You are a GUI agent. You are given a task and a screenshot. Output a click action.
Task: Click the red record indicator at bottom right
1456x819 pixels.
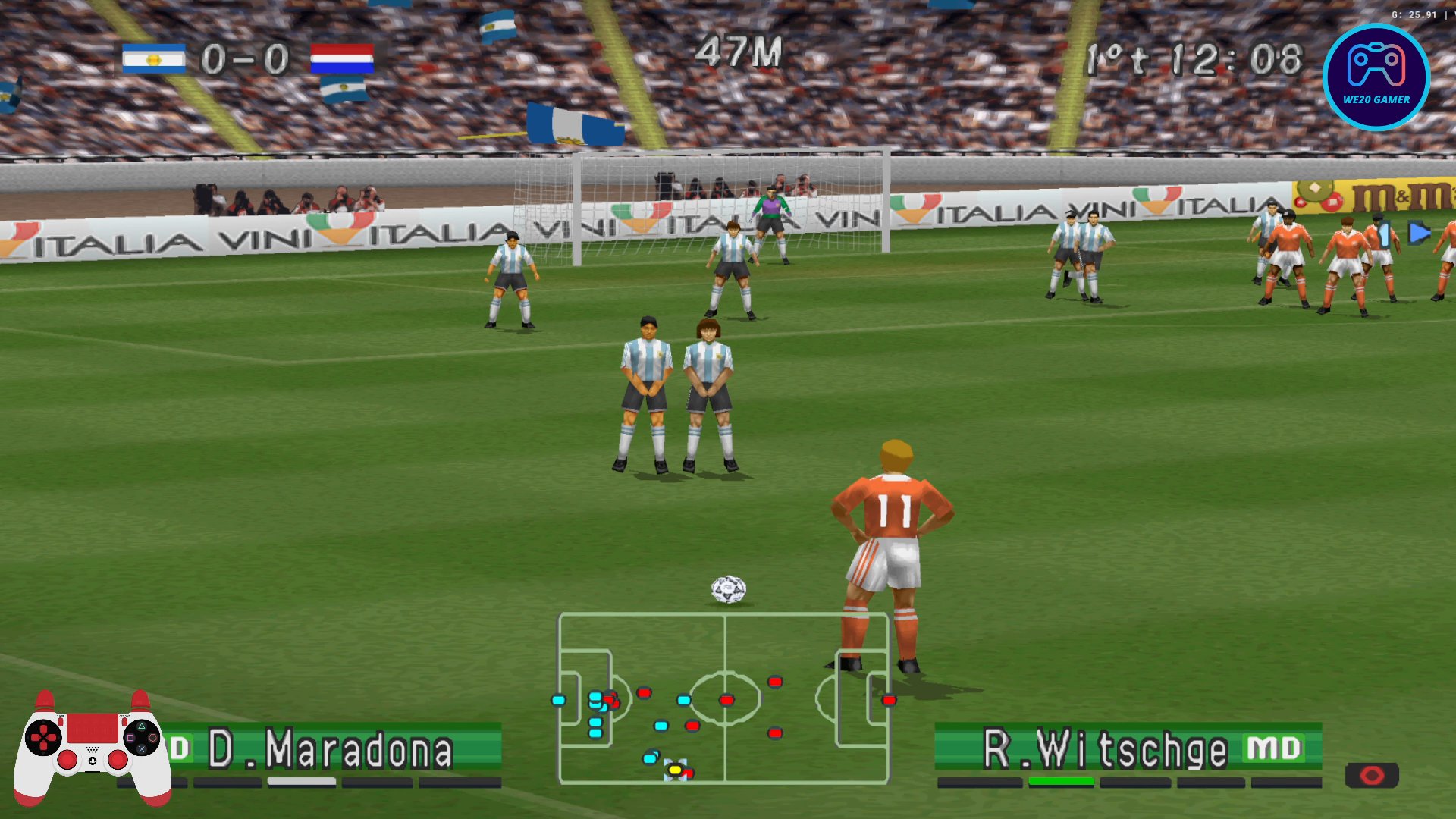tap(1373, 775)
